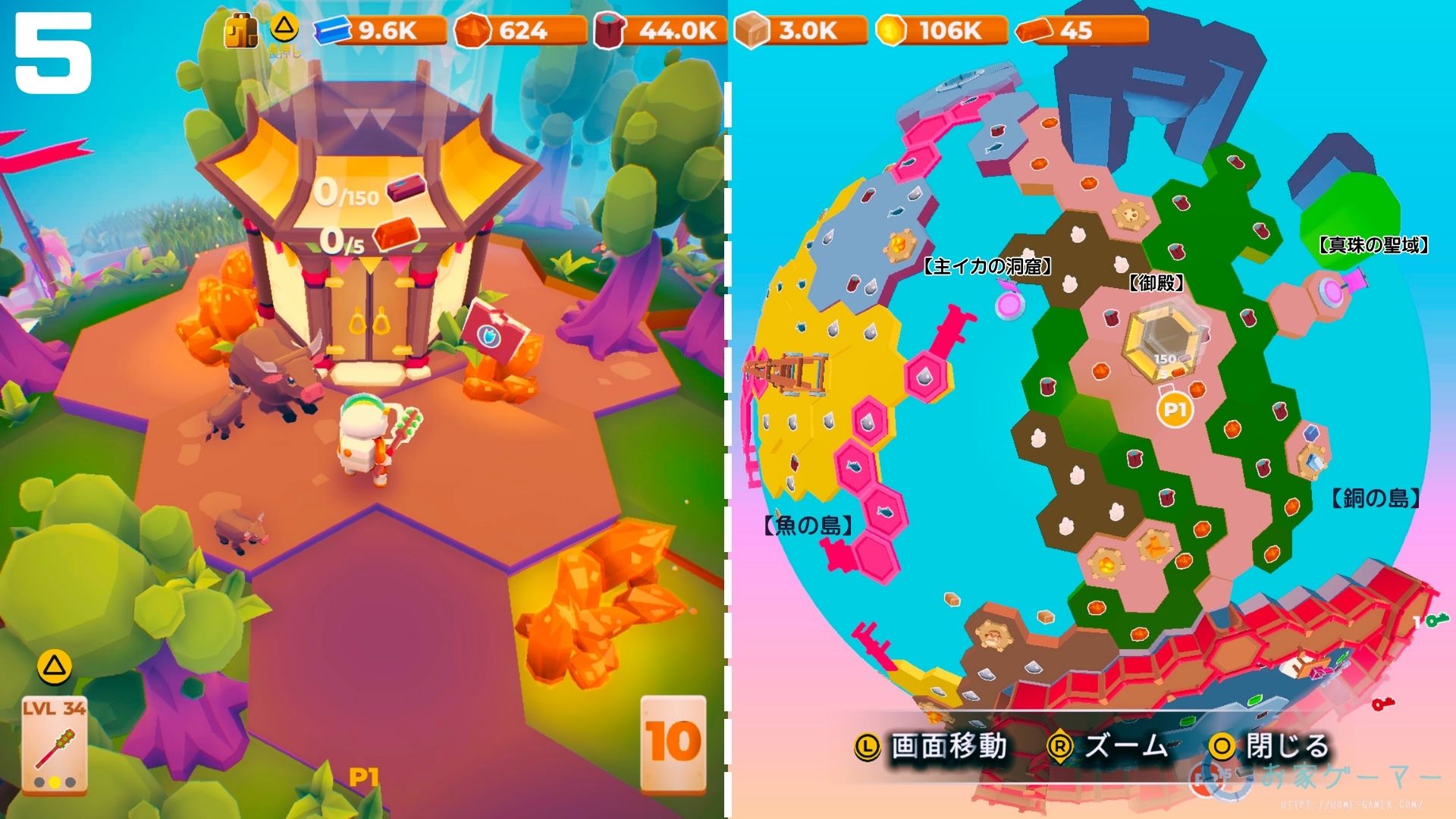Open the backpack inventory icon
The image size is (1456, 819).
point(240,31)
